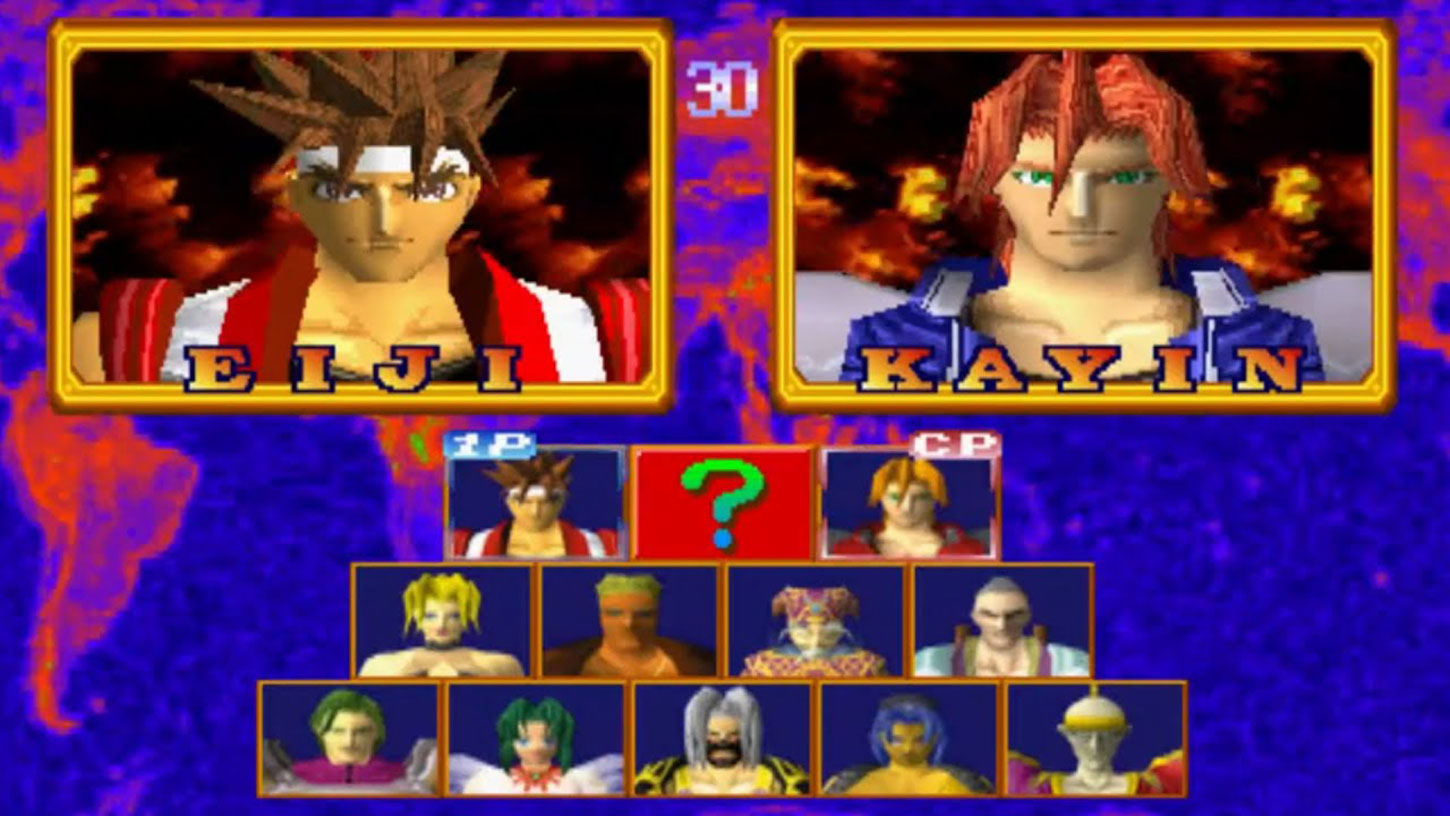Select the fighter in the colorful jester hat
Viewport: 1450px width, 816px height.
coord(816,621)
